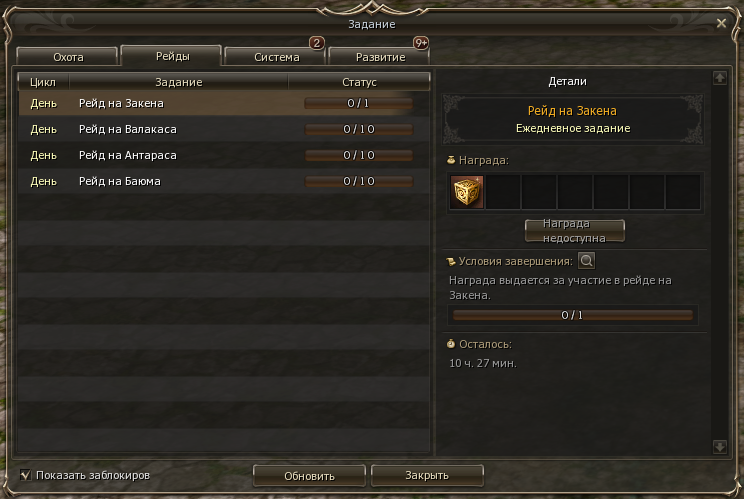The width and height of the screenshot is (744, 499).
Task: Switch to the Охота tab
Action: (x=68, y=57)
